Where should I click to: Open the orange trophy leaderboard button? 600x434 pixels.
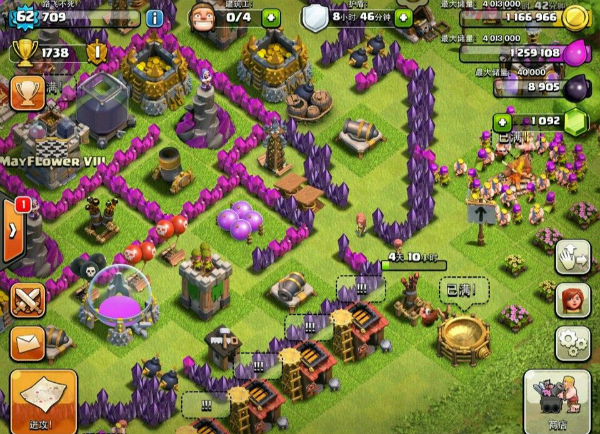pyautogui.click(x=27, y=89)
